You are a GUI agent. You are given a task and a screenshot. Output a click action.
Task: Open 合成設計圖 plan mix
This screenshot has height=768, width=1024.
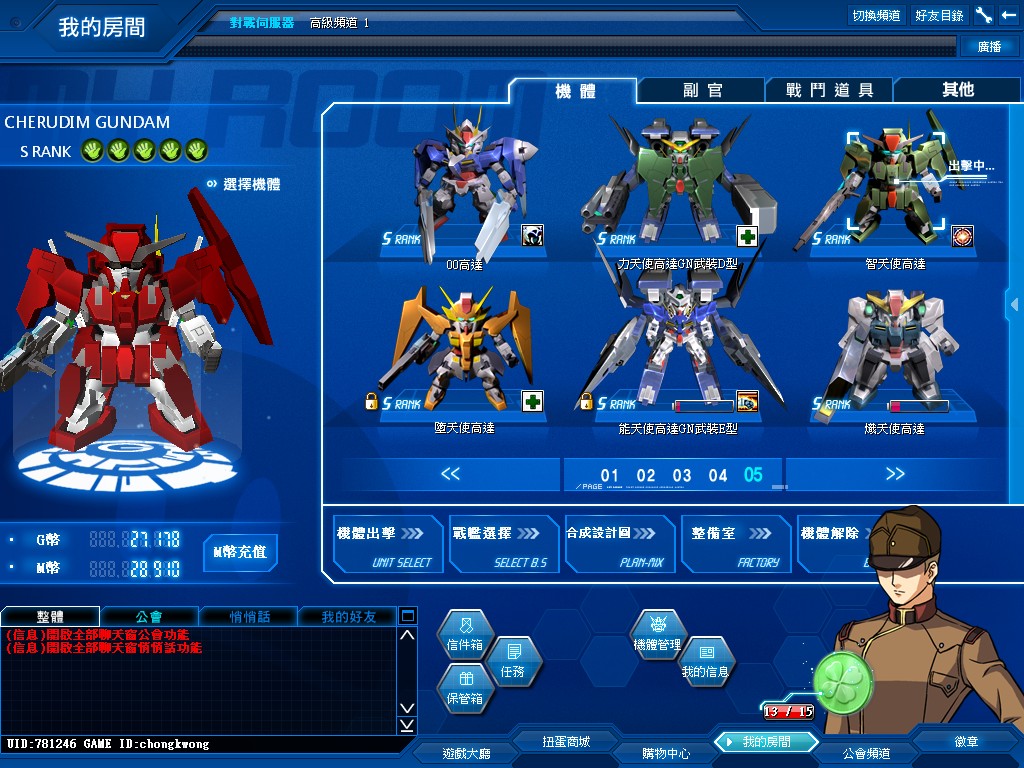click(618, 545)
